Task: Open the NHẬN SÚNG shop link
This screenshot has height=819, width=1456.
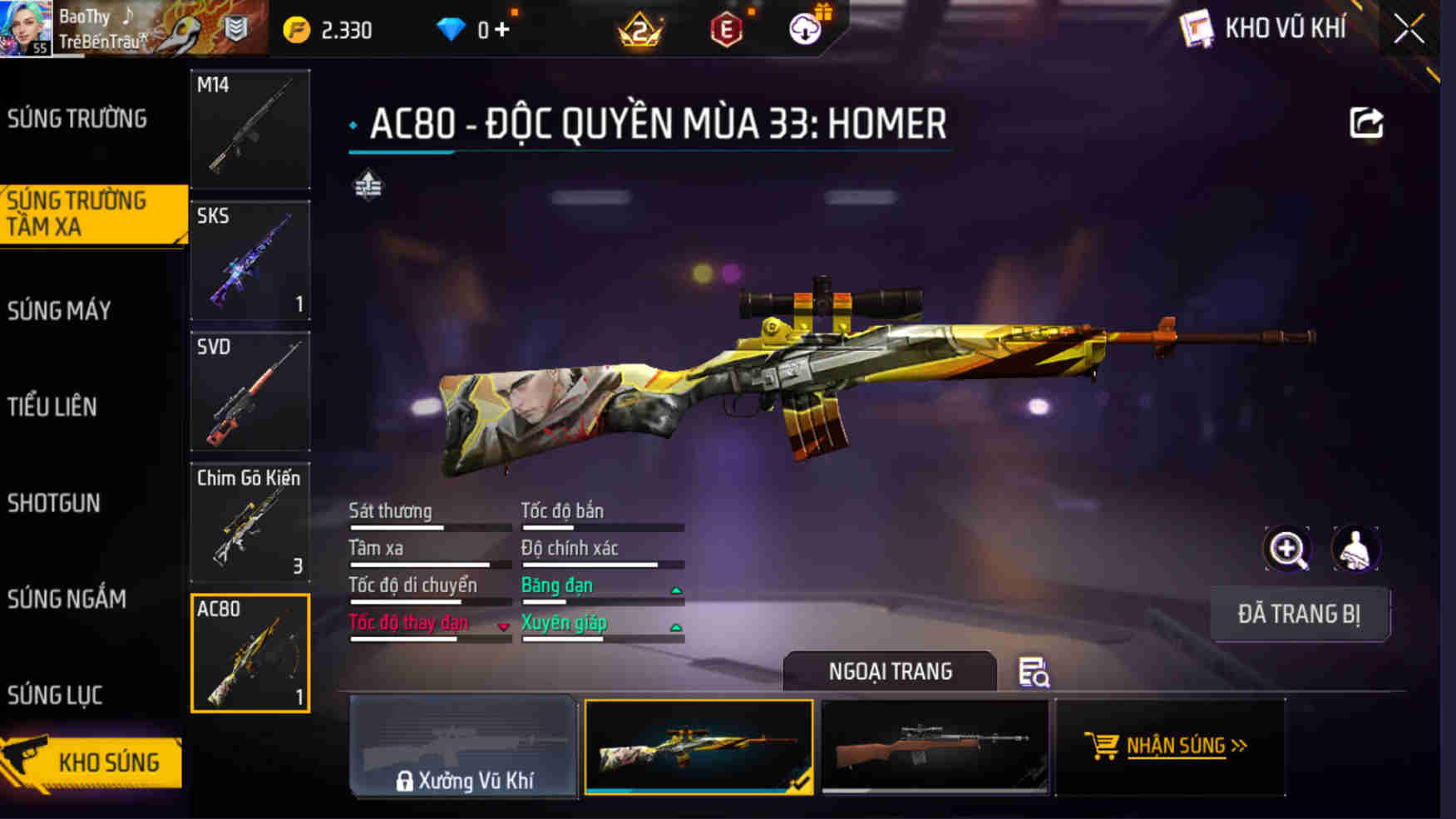Action: point(1175,746)
